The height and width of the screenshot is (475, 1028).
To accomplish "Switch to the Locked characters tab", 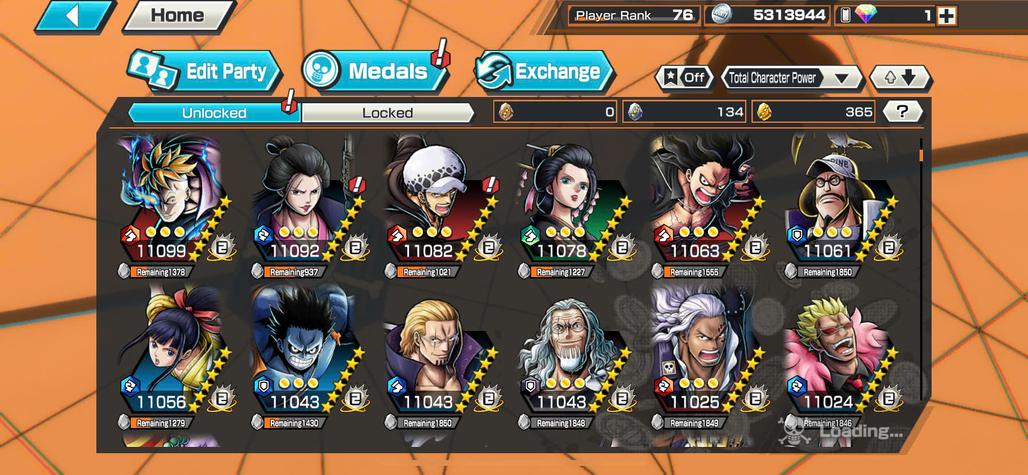I will (x=387, y=113).
